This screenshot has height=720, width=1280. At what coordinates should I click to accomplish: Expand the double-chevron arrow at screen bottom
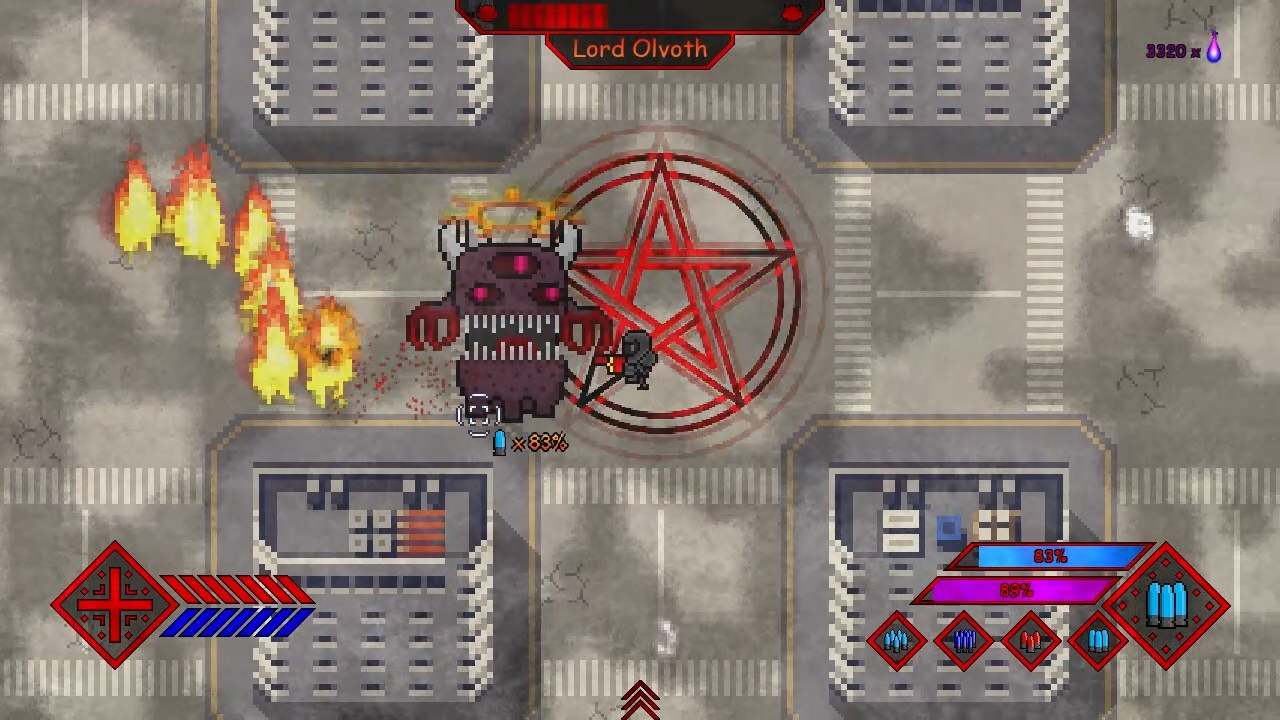(x=640, y=701)
